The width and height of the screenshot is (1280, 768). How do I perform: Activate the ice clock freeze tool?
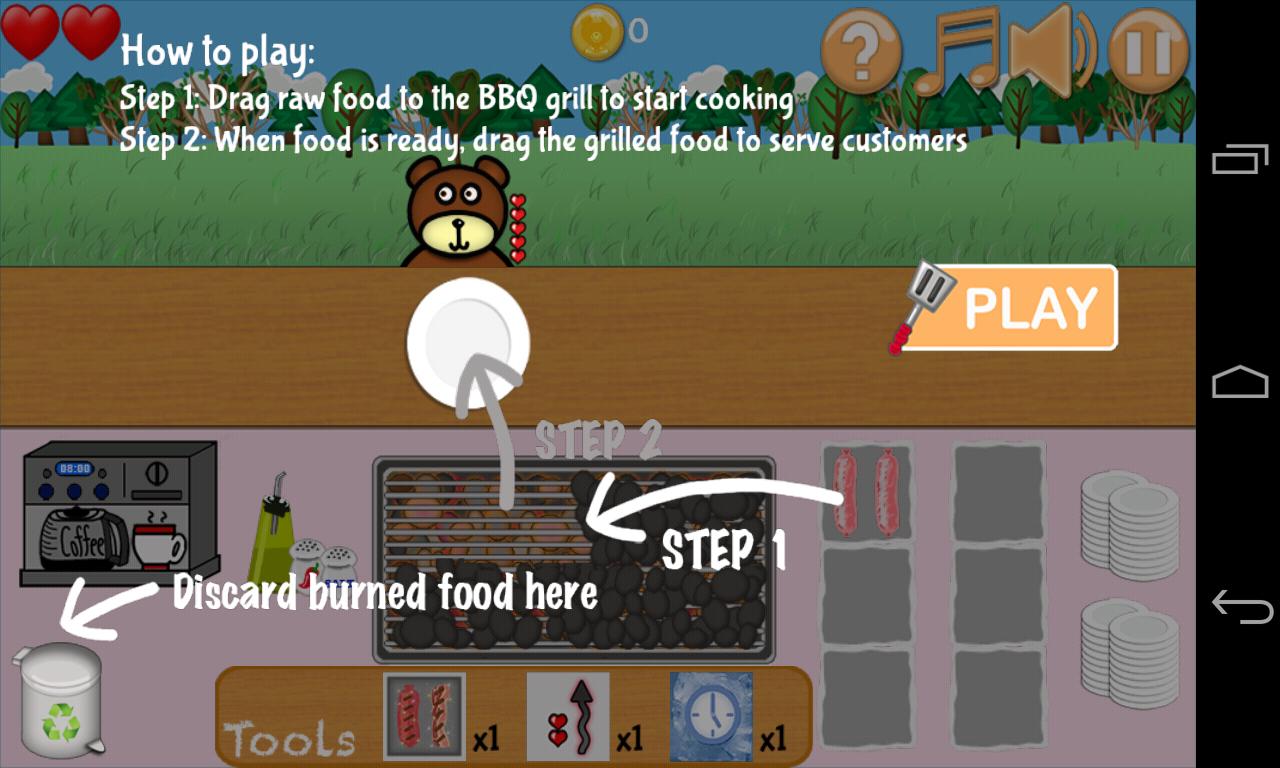click(x=712, y=715)
